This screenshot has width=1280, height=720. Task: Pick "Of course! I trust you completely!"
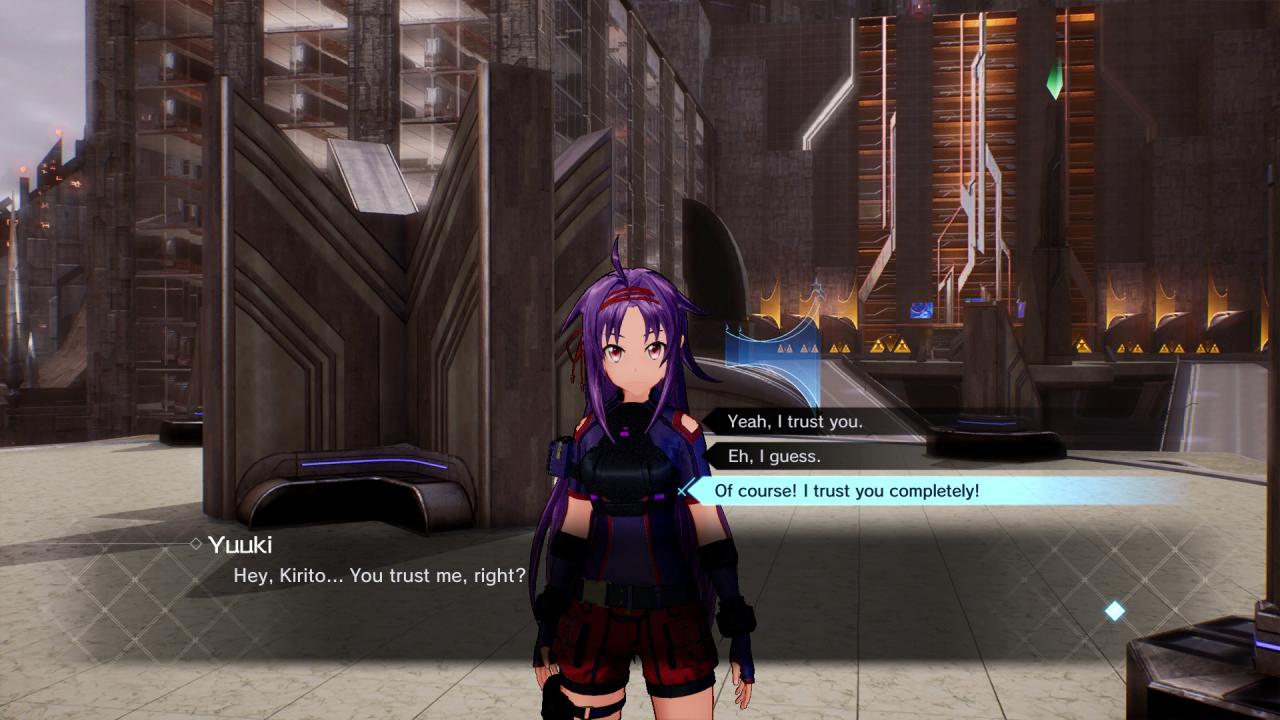tap(847, 491)
